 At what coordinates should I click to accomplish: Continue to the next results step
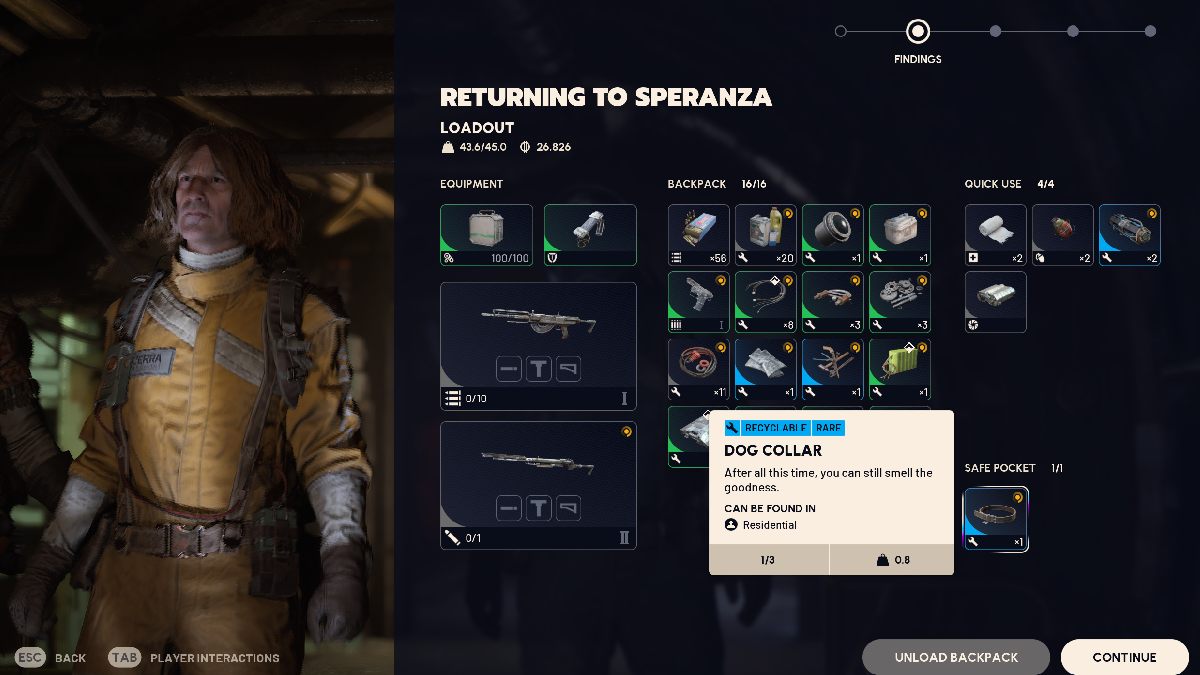[x=1124, y=657]
